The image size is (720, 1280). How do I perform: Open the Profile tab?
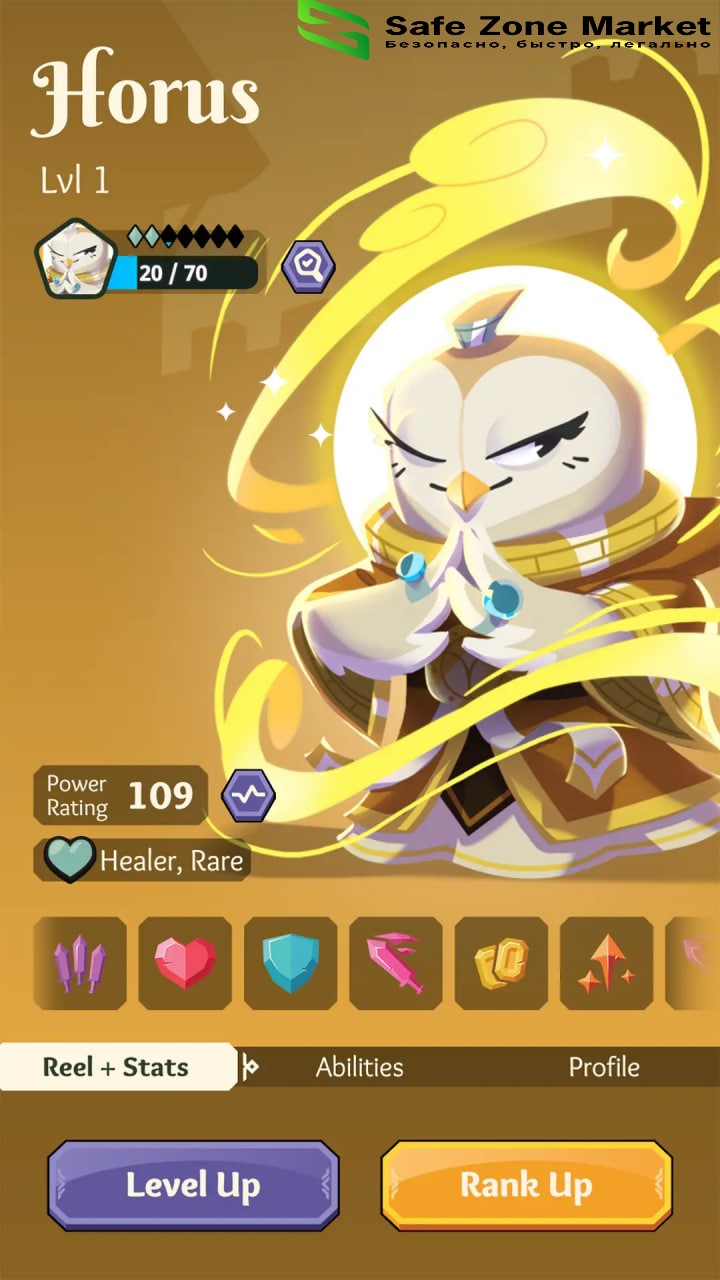pos(603,1067)
